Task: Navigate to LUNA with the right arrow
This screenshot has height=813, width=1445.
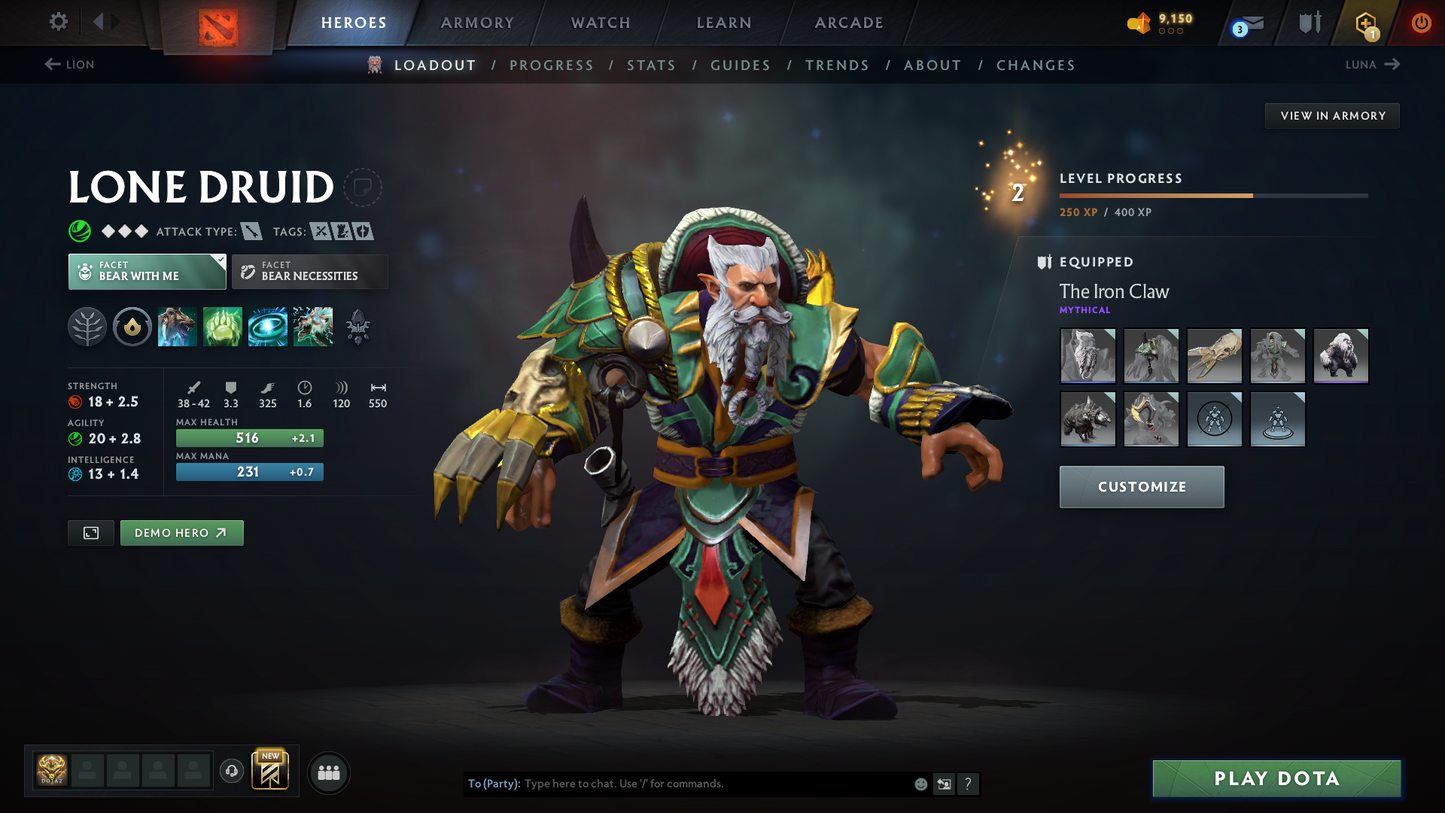Action: point(1390,64)
